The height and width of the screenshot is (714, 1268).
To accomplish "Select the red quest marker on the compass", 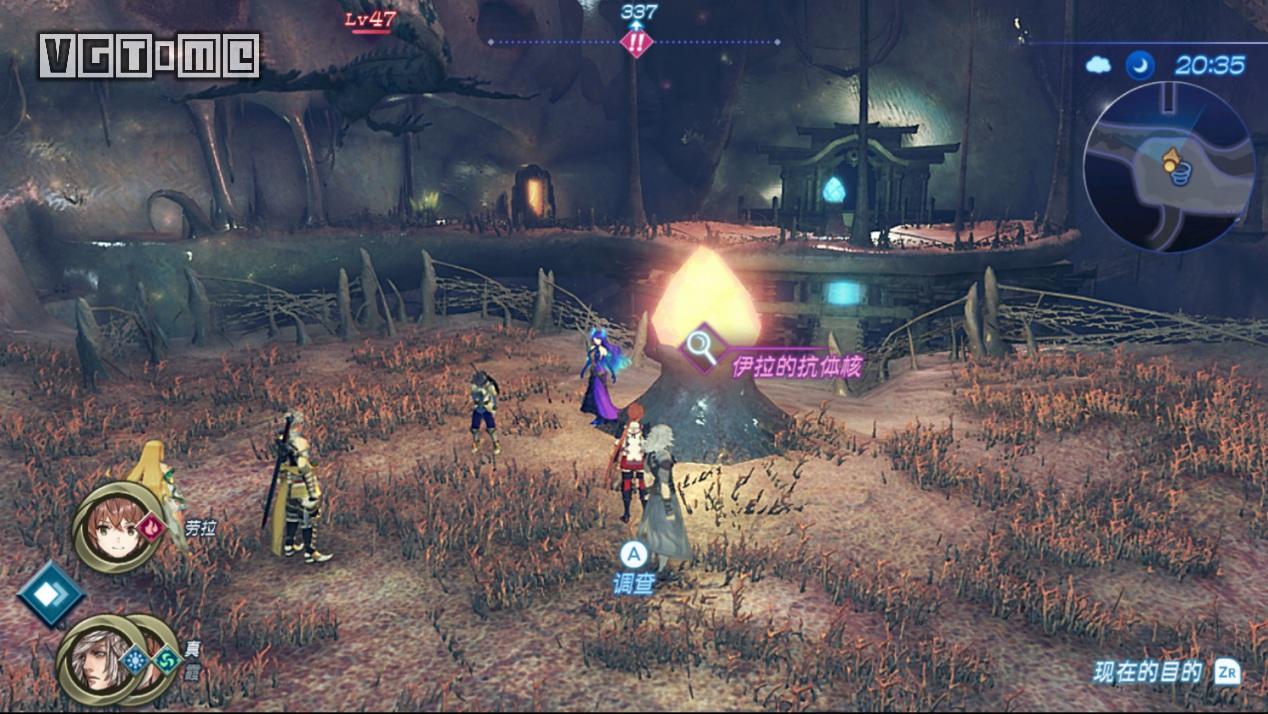I will [x=637, y=43].
